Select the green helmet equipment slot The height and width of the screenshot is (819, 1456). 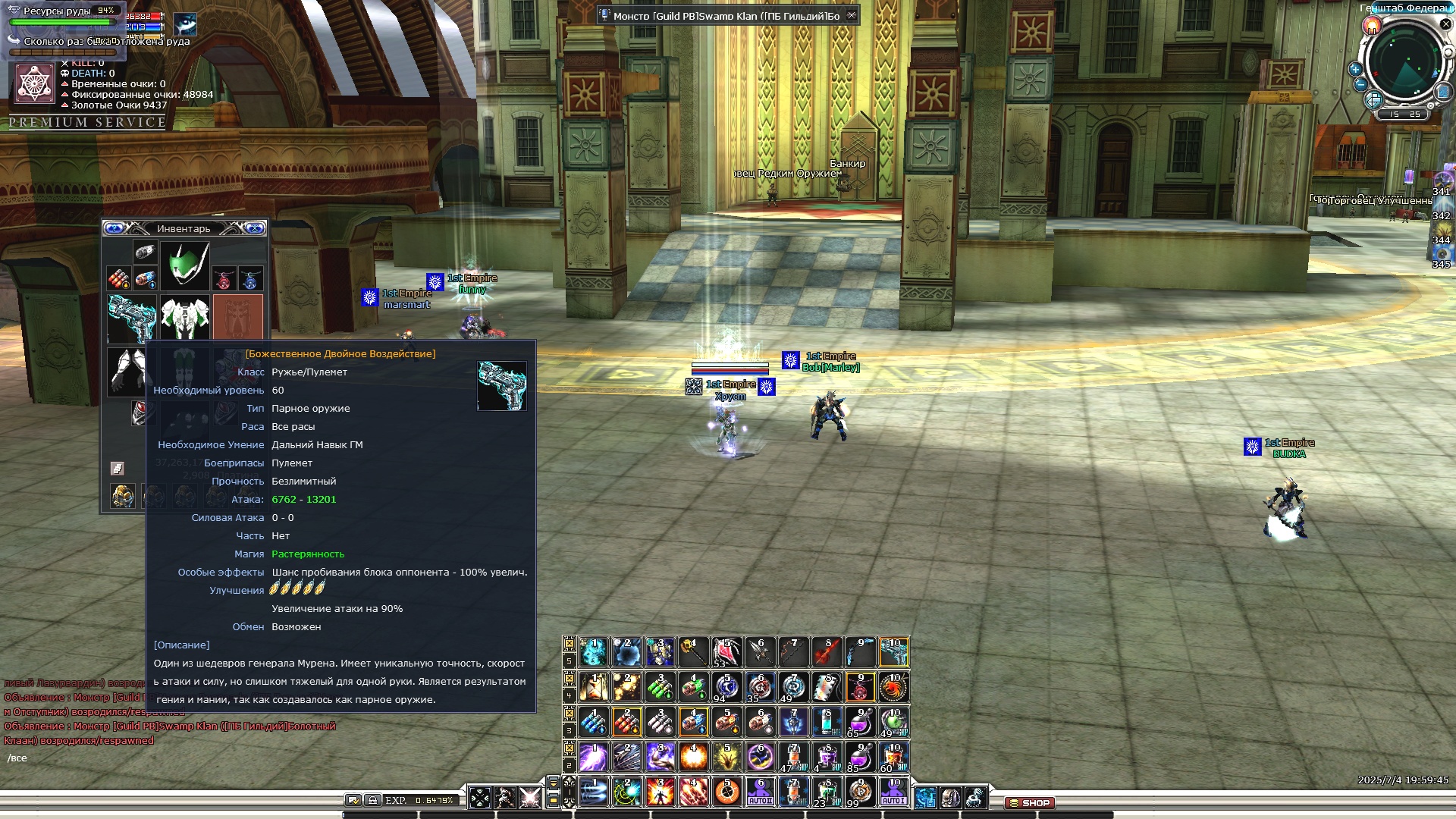185,265
